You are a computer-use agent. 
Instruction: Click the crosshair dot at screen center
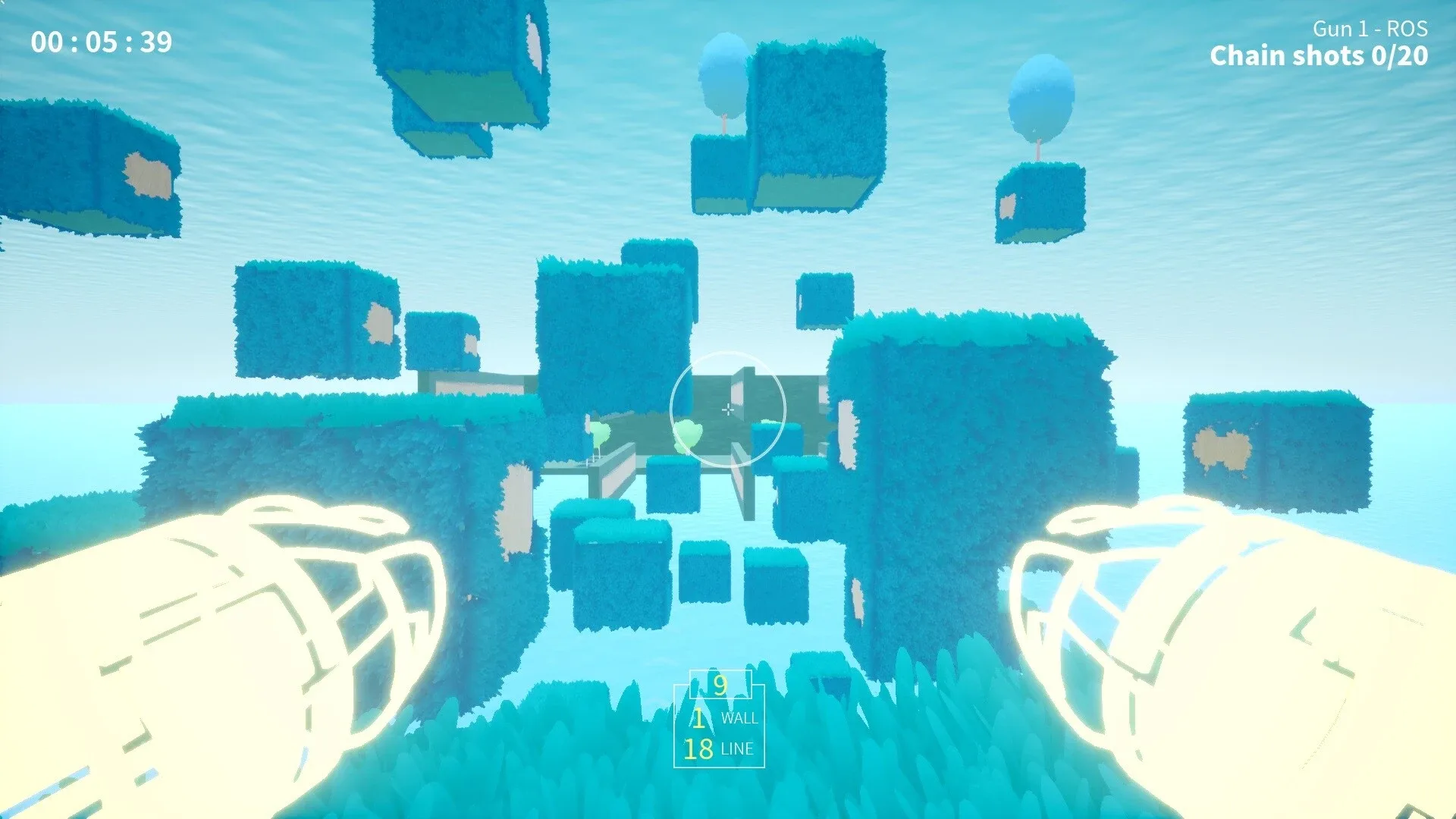728,409
